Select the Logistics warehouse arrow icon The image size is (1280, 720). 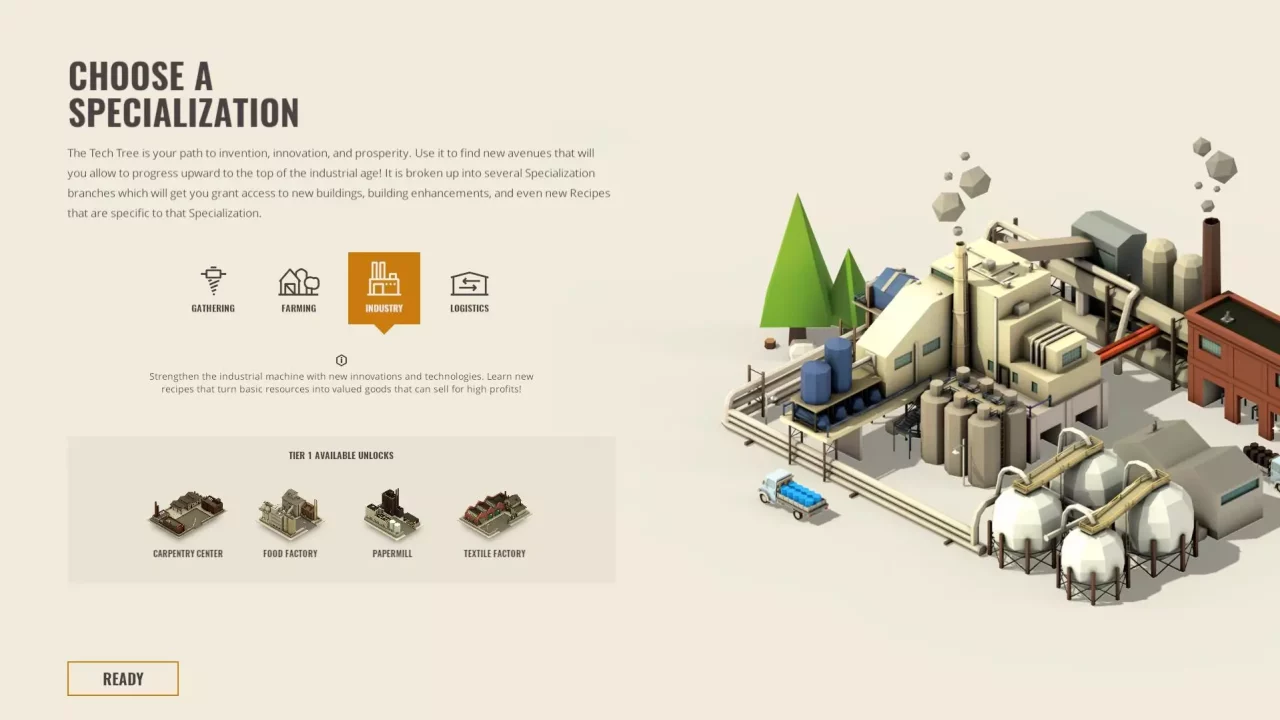click(x=469, y=281)
